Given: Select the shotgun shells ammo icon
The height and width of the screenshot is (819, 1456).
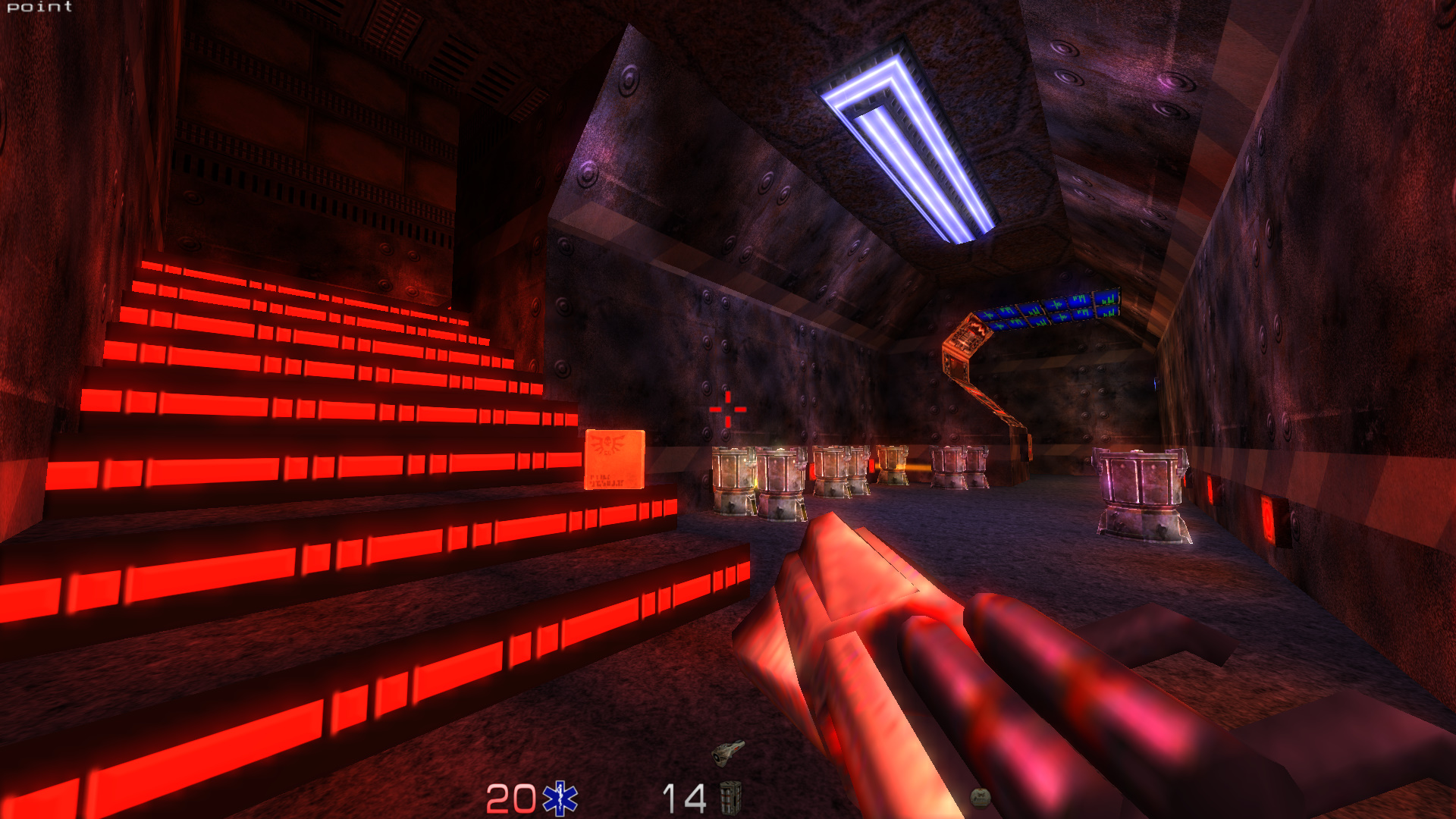Looking at the screenshot, I should coord(730,798).
